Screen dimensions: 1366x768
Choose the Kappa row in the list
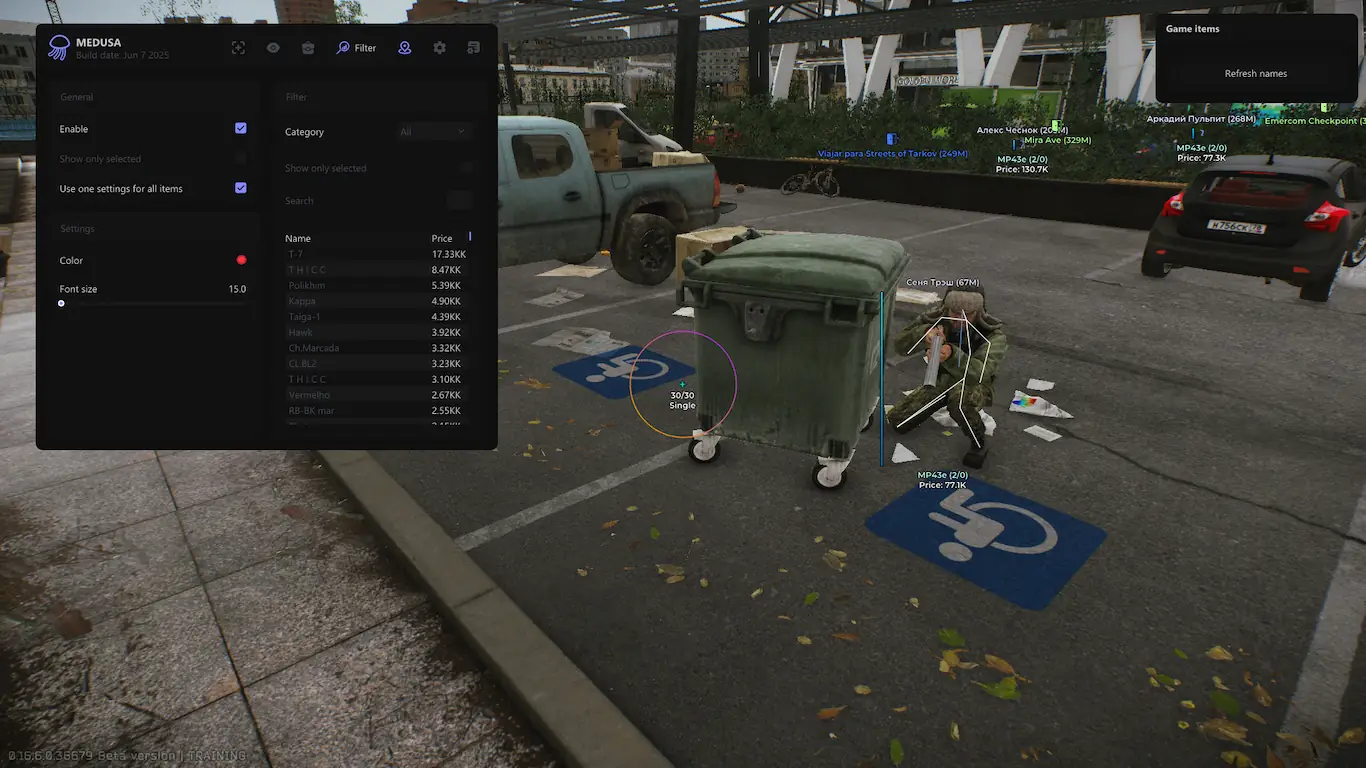click(x=376, y=301)
